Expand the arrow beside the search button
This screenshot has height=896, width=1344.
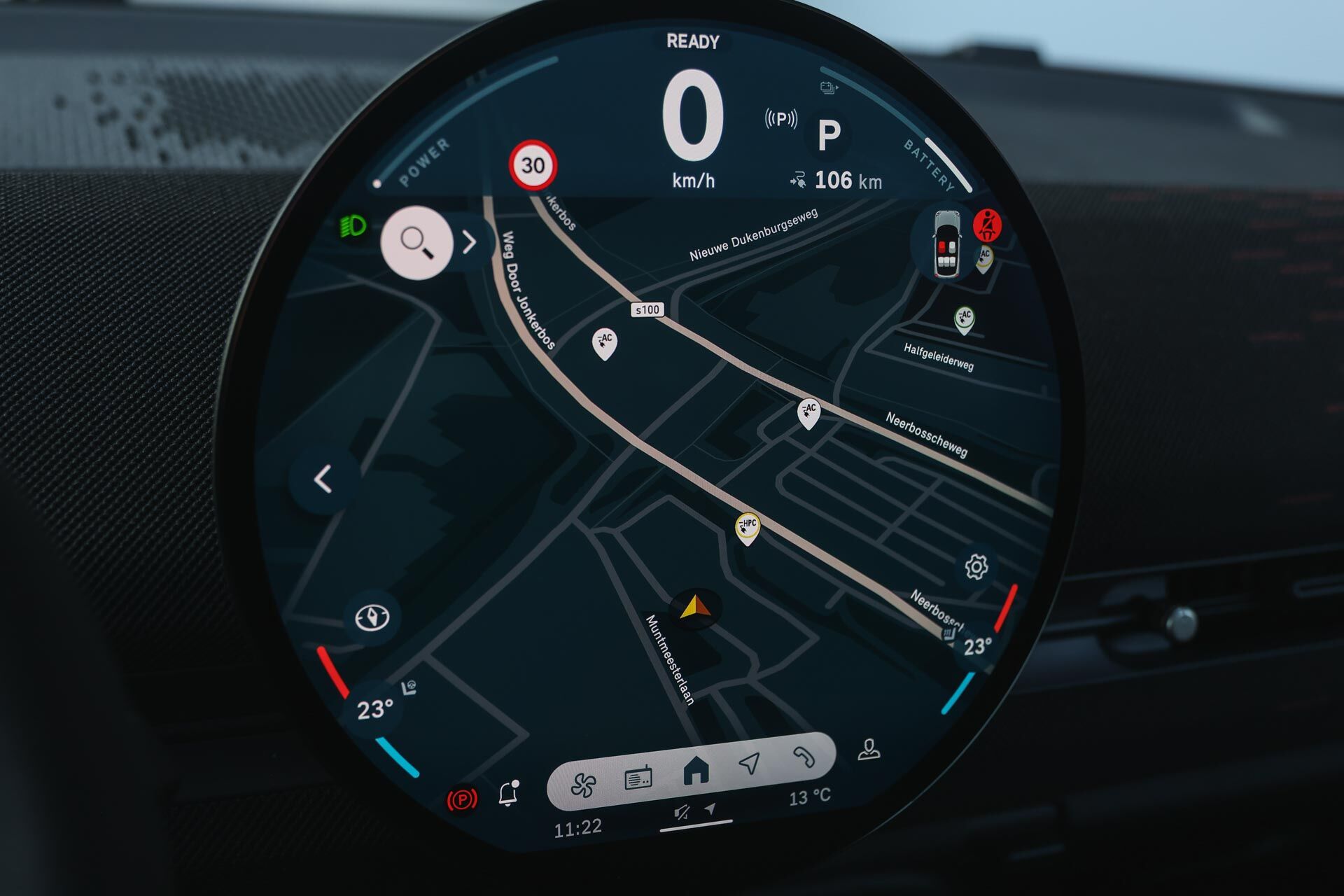tap(470, 242)
